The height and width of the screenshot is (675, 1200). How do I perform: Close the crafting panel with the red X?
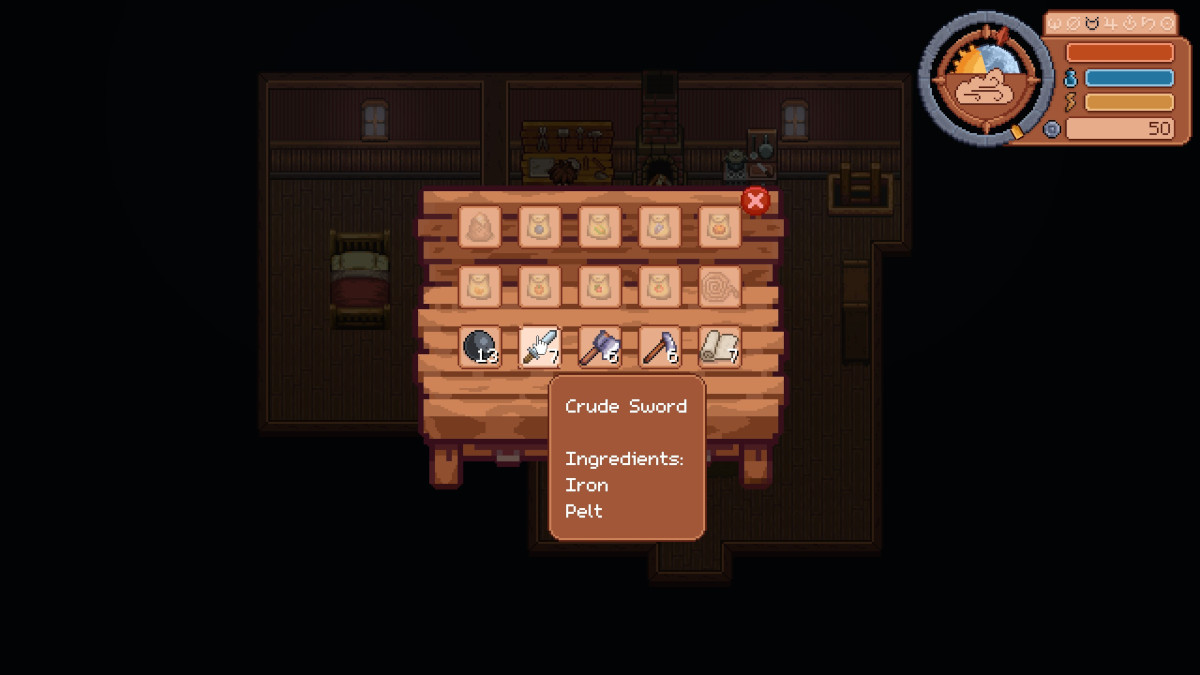(x=755, y=201)
